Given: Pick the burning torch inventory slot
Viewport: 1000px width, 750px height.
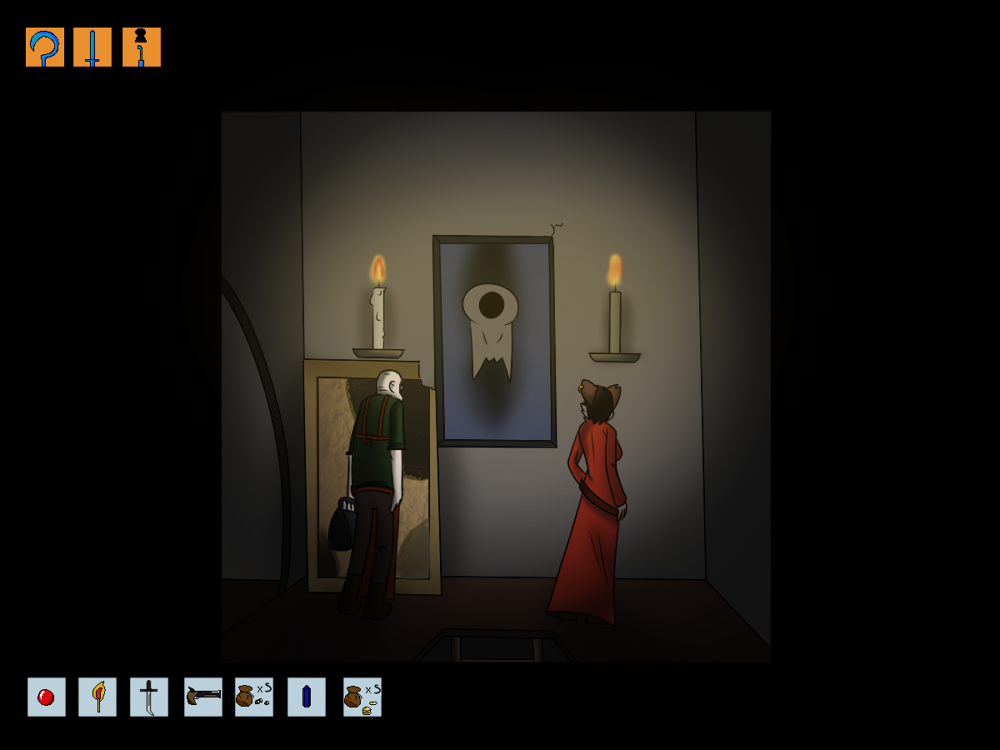Looking at the screenshot, I should 98,697.
